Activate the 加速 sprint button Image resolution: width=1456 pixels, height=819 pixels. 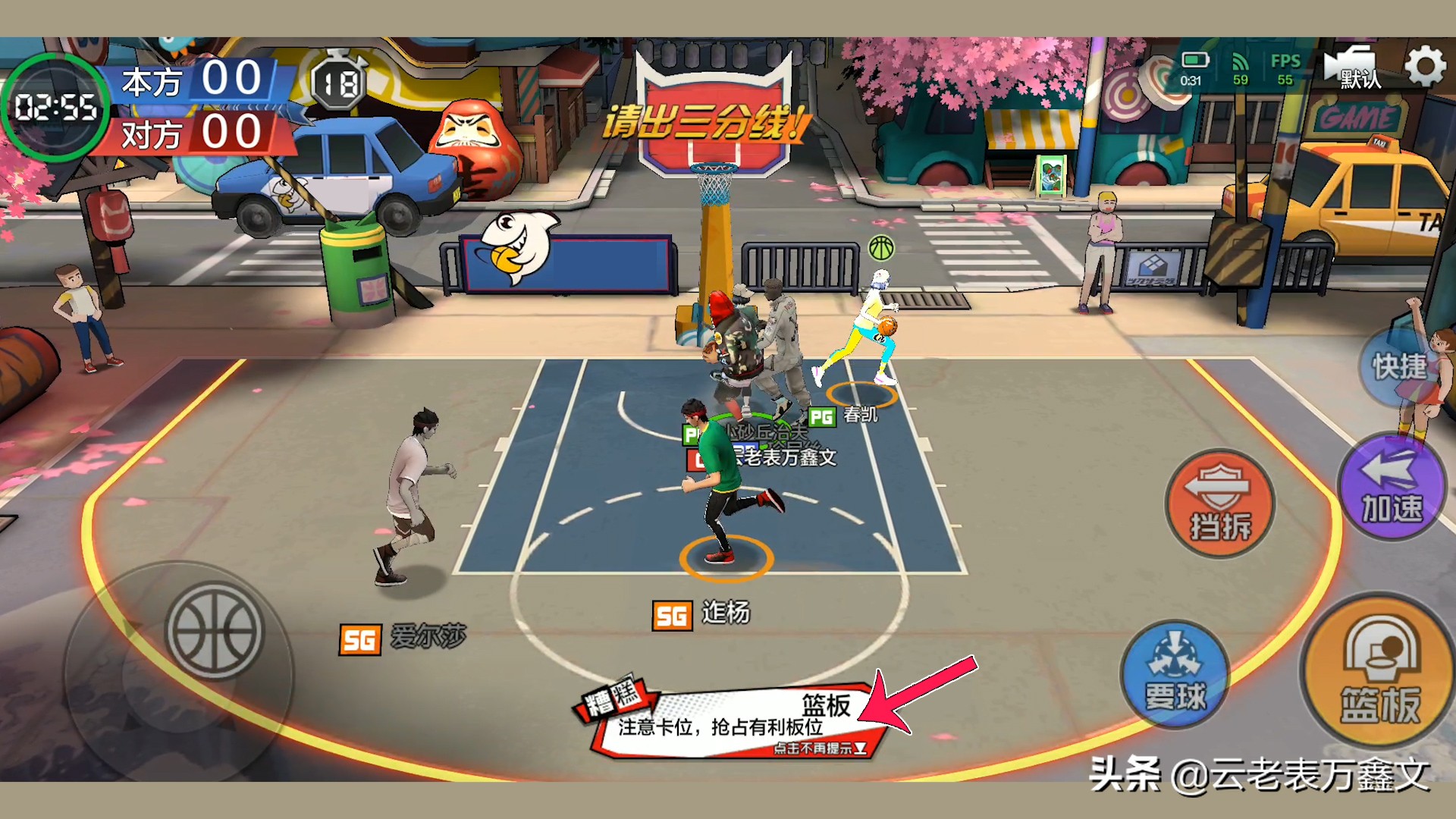click(x=1392, y=487)
